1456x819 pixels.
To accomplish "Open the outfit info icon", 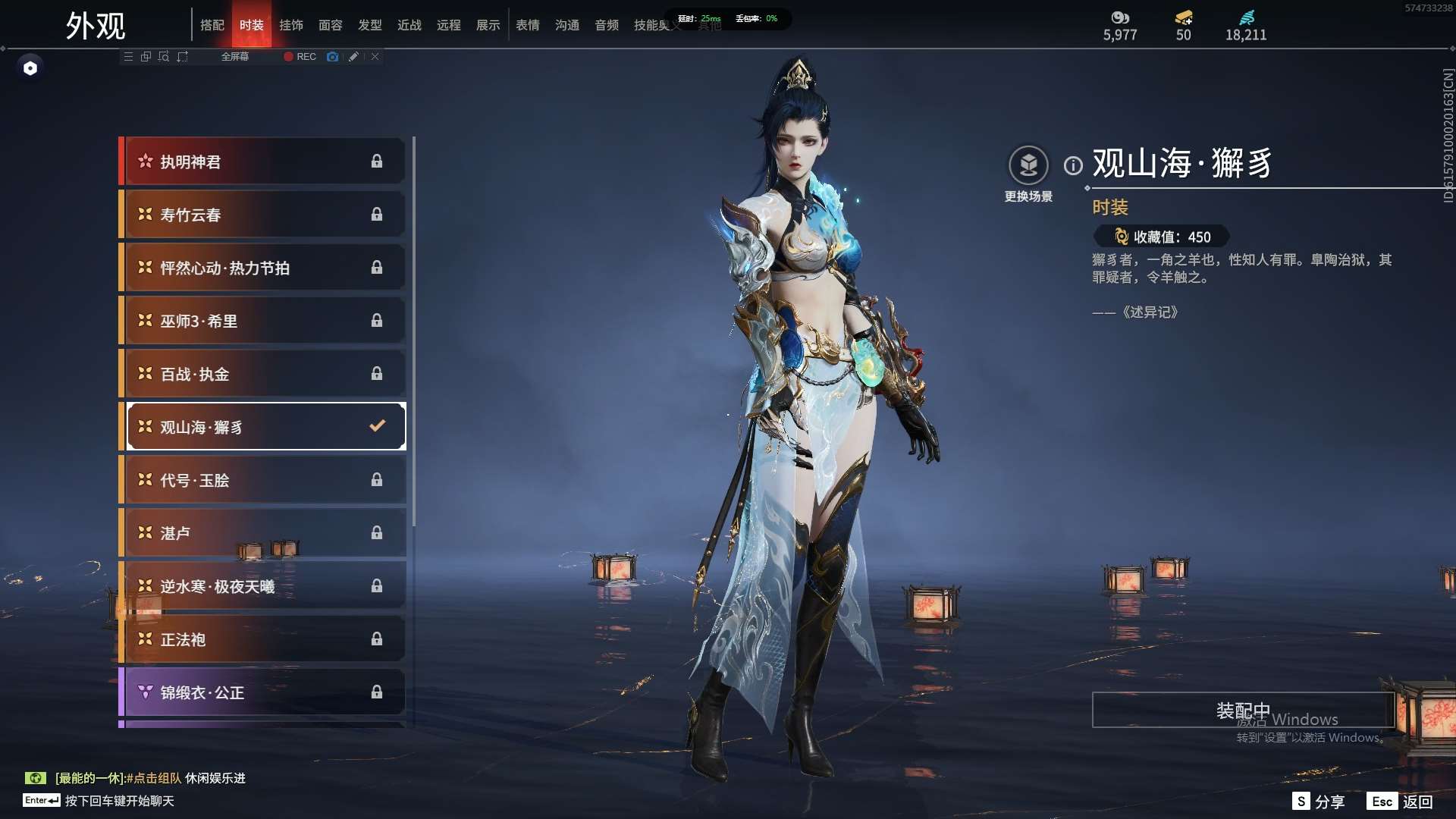I will pyautogui.click(x=1073, y=165).
